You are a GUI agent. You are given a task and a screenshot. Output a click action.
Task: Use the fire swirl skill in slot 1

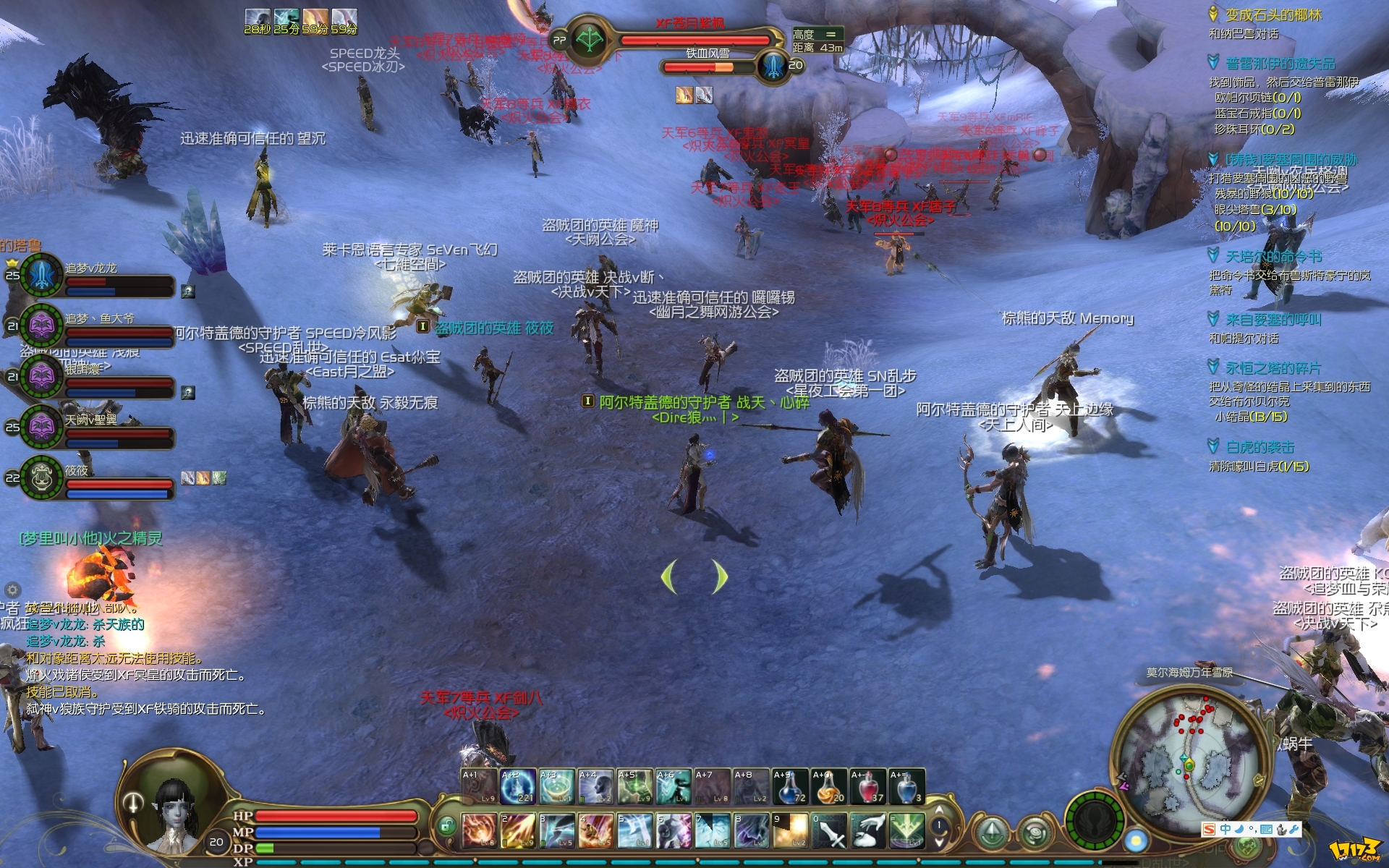click(479, 830)
